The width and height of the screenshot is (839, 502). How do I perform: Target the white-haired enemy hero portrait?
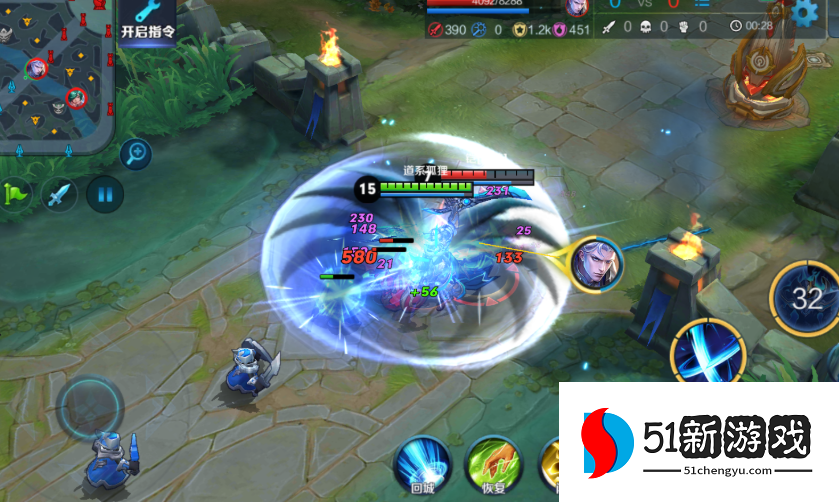(x=596, y=264)
